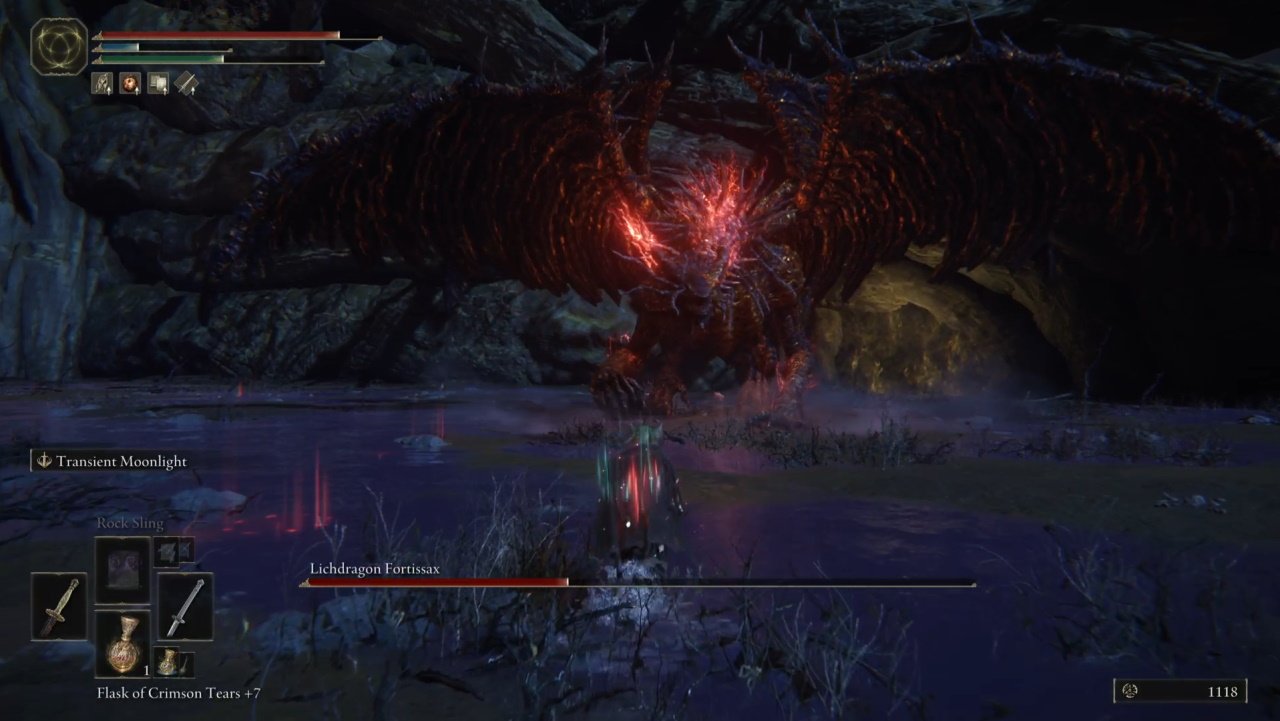Click the red orb buff icon
1280x721 pixels.
click(130, 84)
